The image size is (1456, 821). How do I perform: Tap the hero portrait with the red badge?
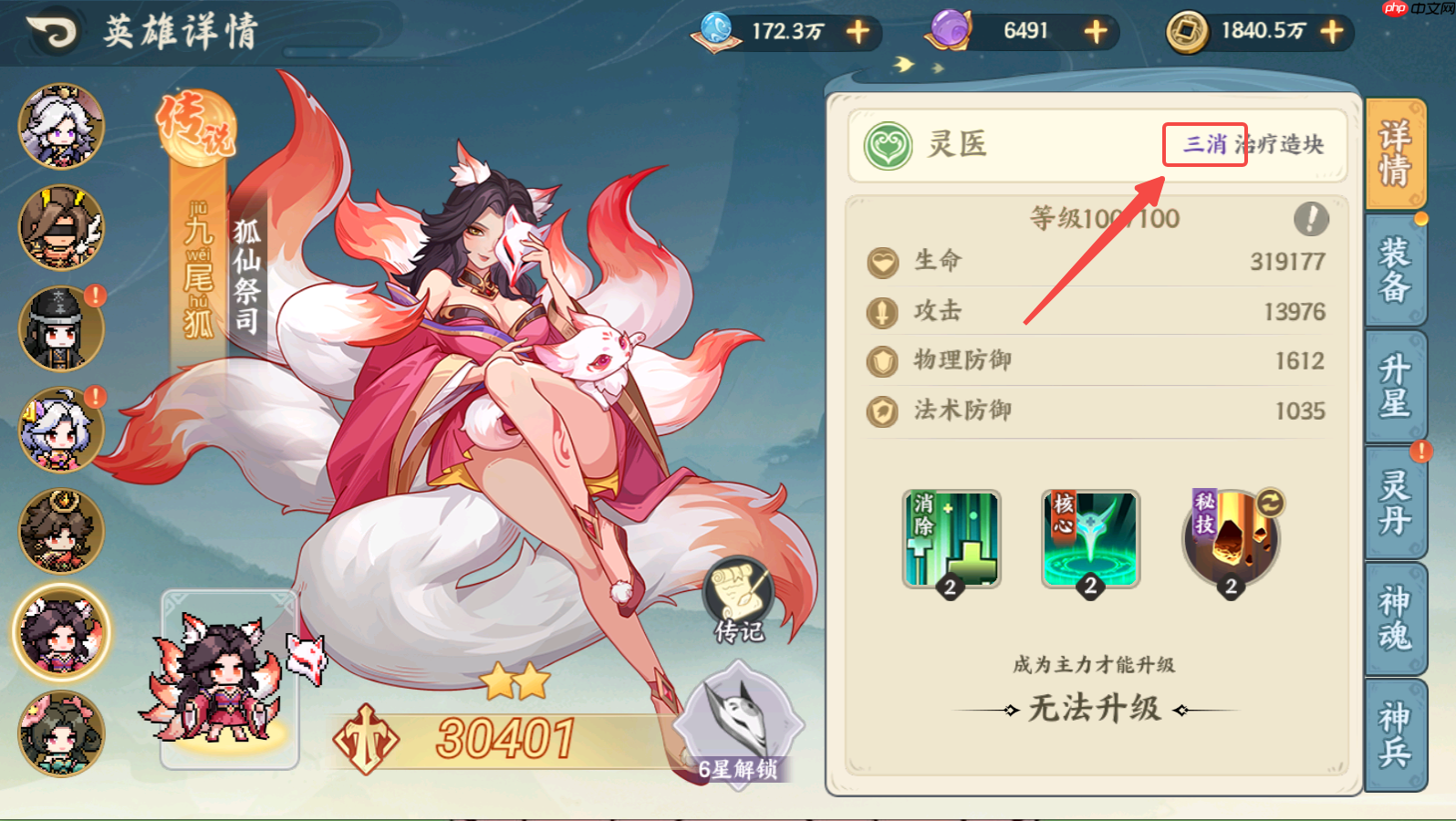(60, 328)
